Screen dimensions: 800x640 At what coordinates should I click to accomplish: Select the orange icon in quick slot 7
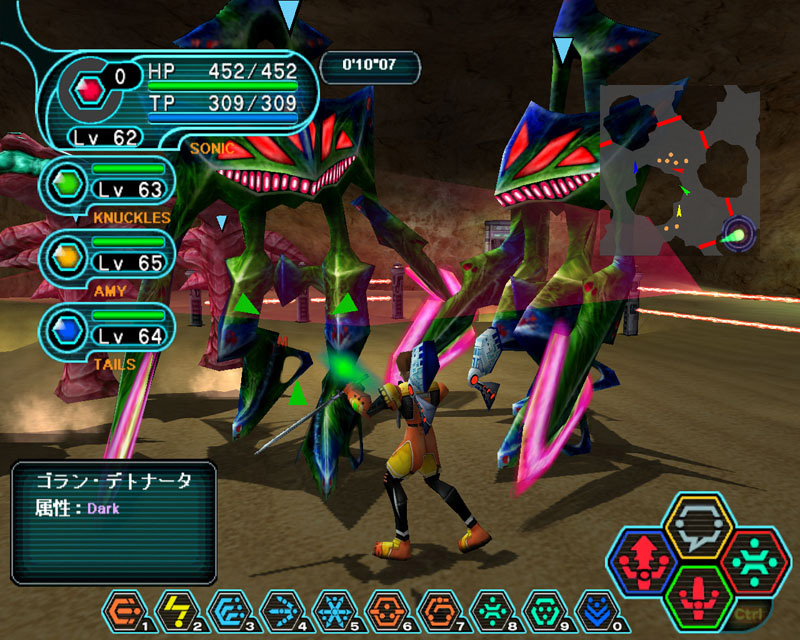coord(437,608)
